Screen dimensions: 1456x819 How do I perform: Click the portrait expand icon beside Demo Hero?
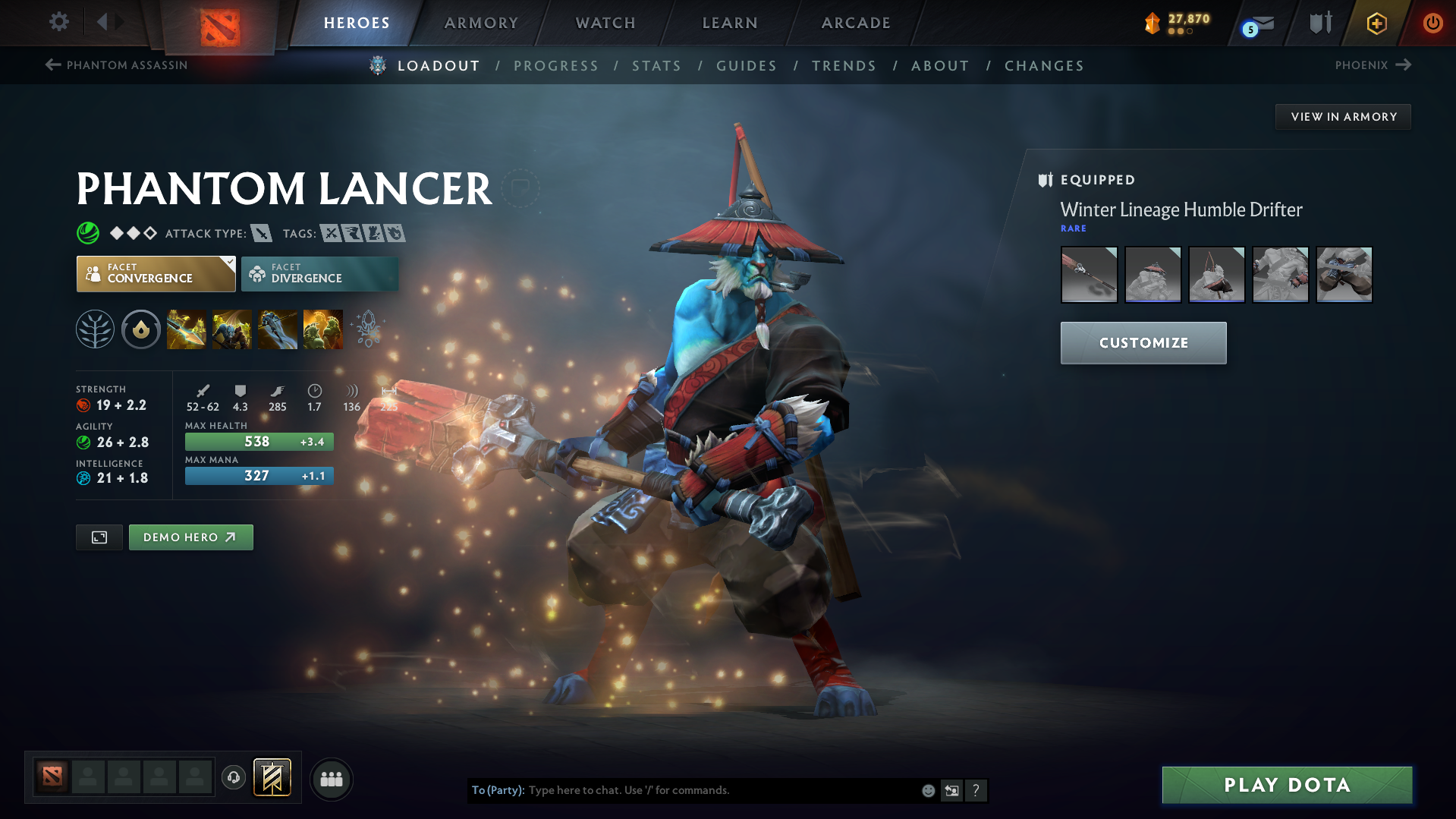tap(99, 537)
